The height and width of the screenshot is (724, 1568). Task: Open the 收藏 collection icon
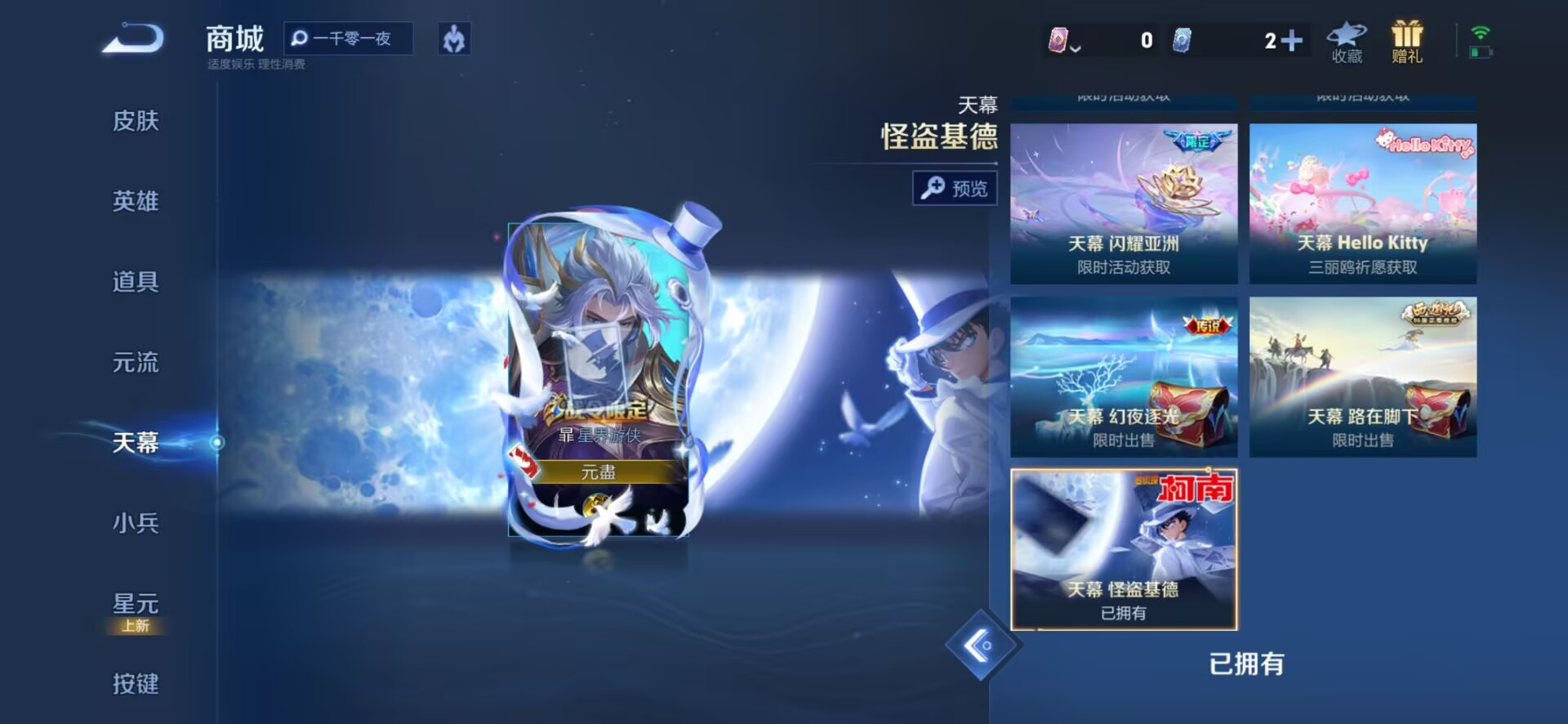(x=1347, y=42)
